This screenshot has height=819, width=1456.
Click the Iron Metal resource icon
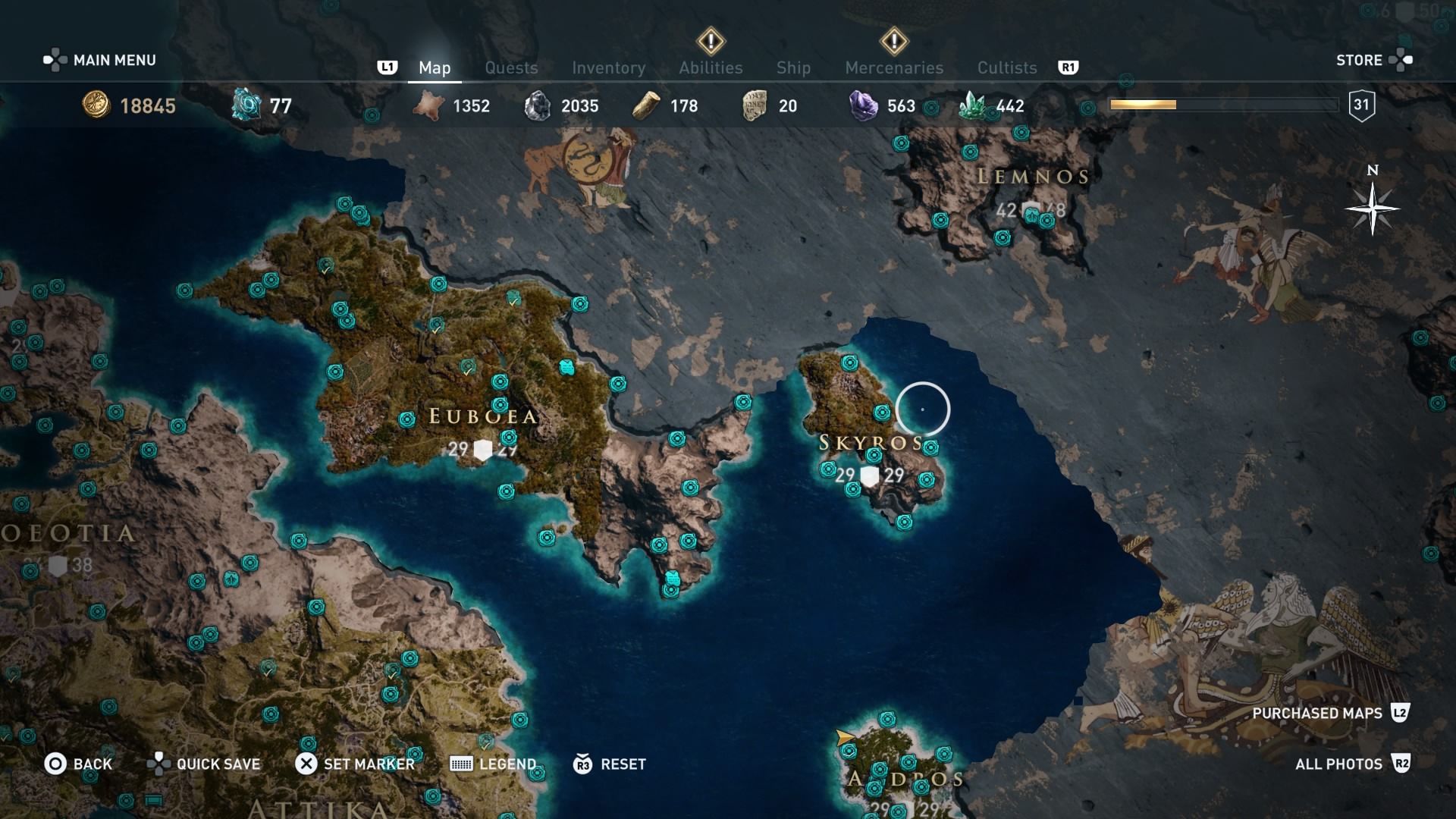540,105
